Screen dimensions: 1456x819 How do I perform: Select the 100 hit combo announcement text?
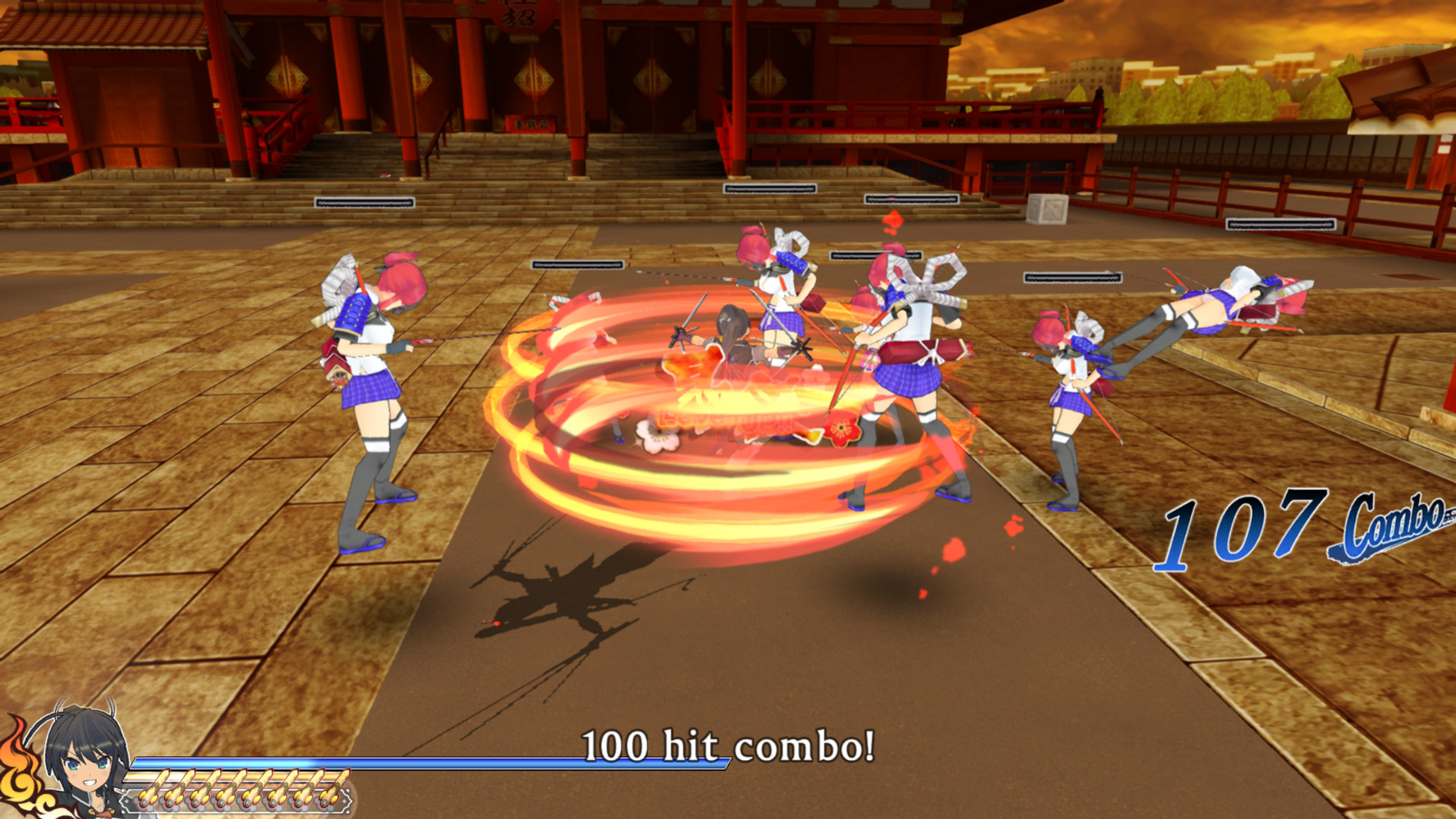click(730, 747)
